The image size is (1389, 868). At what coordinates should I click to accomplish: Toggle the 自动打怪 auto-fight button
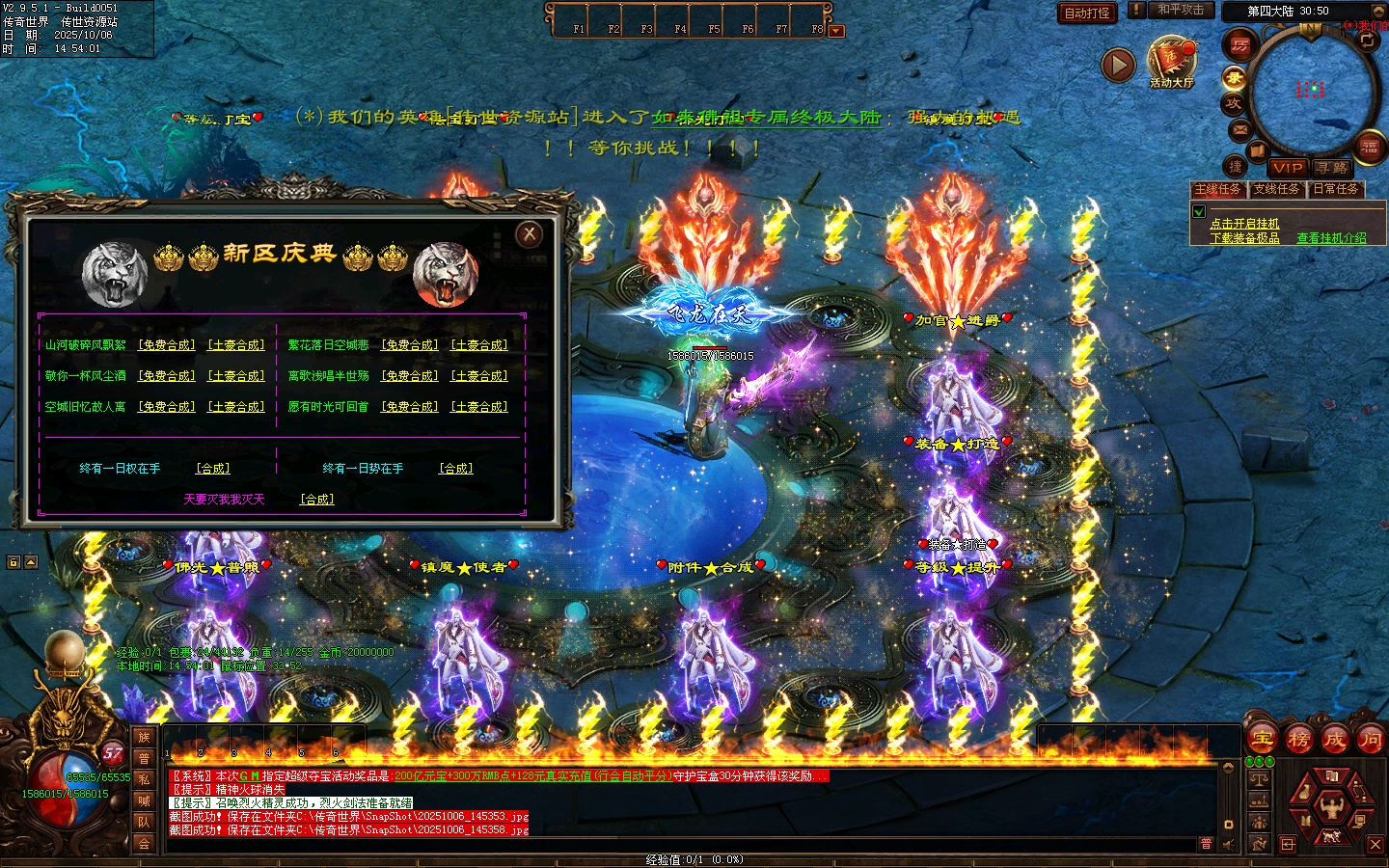(1087, 13)
